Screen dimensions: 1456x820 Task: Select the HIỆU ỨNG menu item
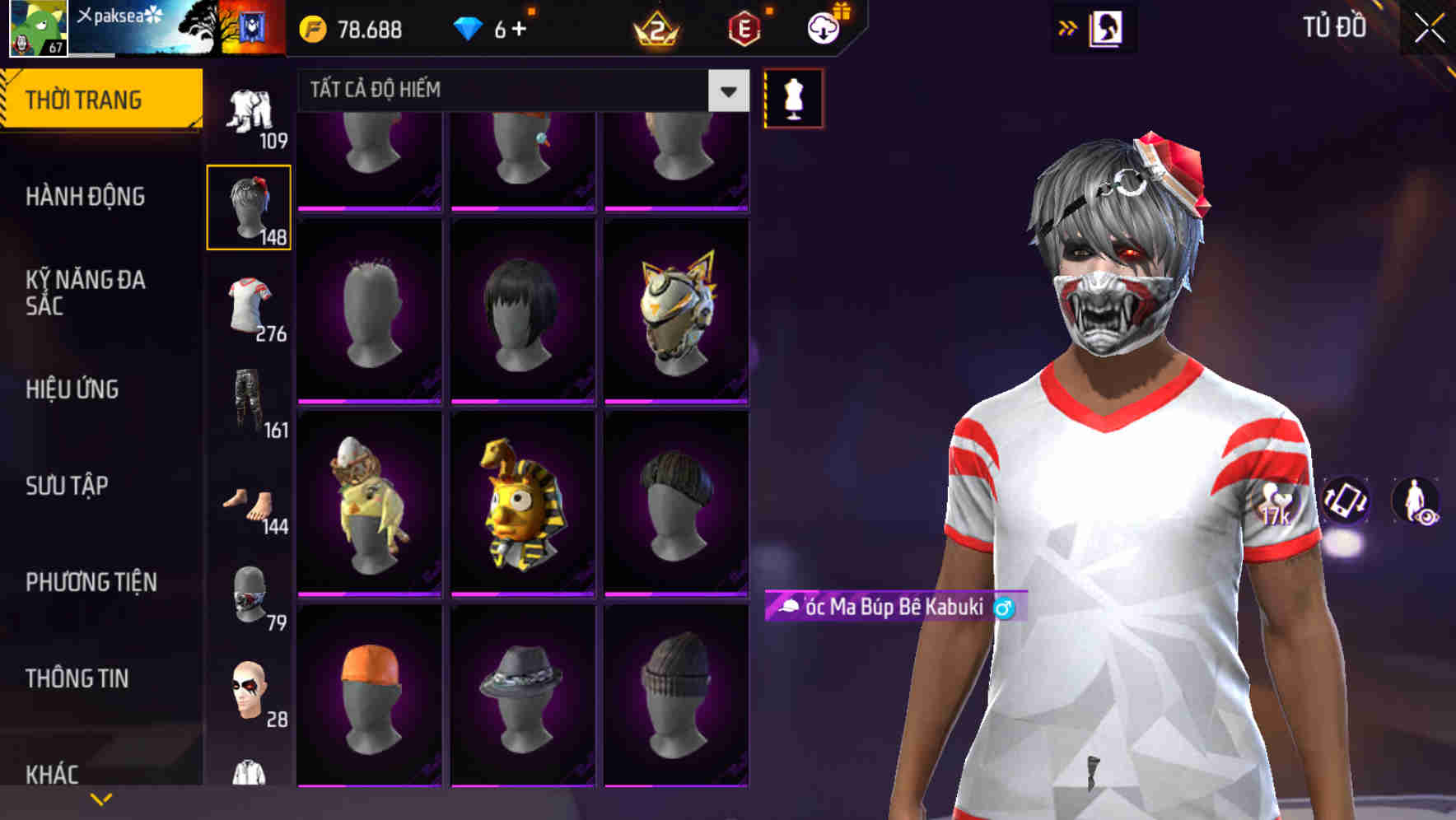tap(74, 389)
